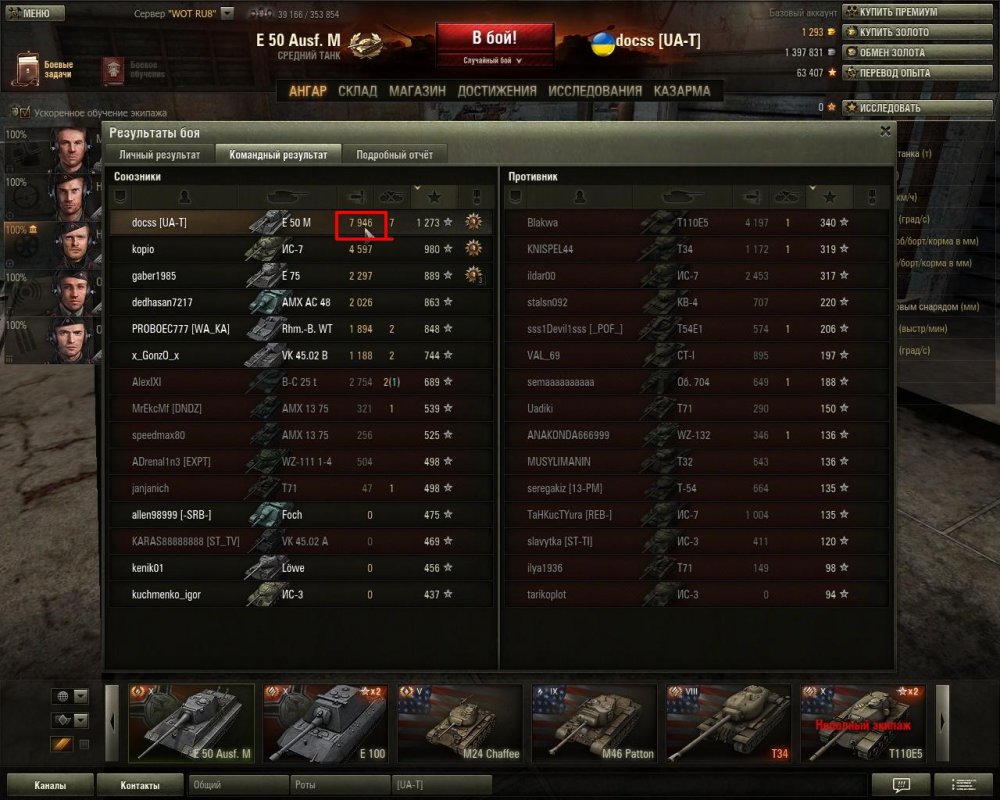The width and height of the screenshot is (1000, 800).
Task: Select the M46 Patton tank thumbnail
Action: [x=593, y=723]
